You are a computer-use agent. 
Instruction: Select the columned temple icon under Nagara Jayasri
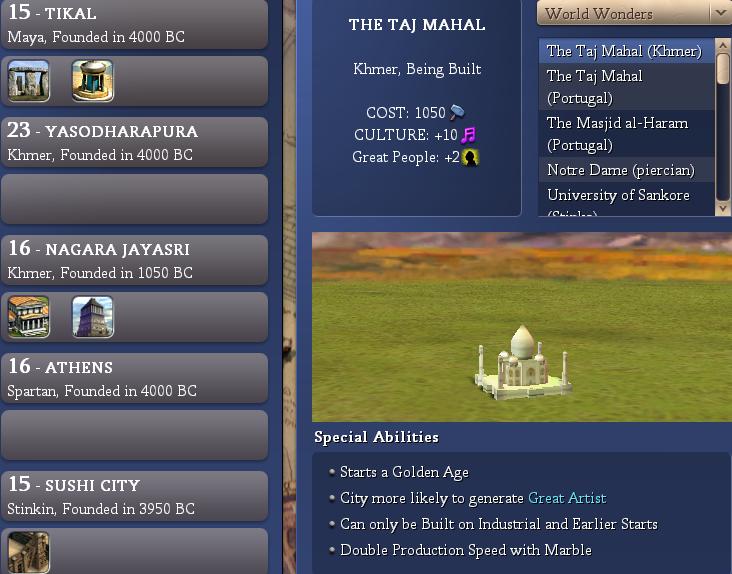[x=29, y=317]
